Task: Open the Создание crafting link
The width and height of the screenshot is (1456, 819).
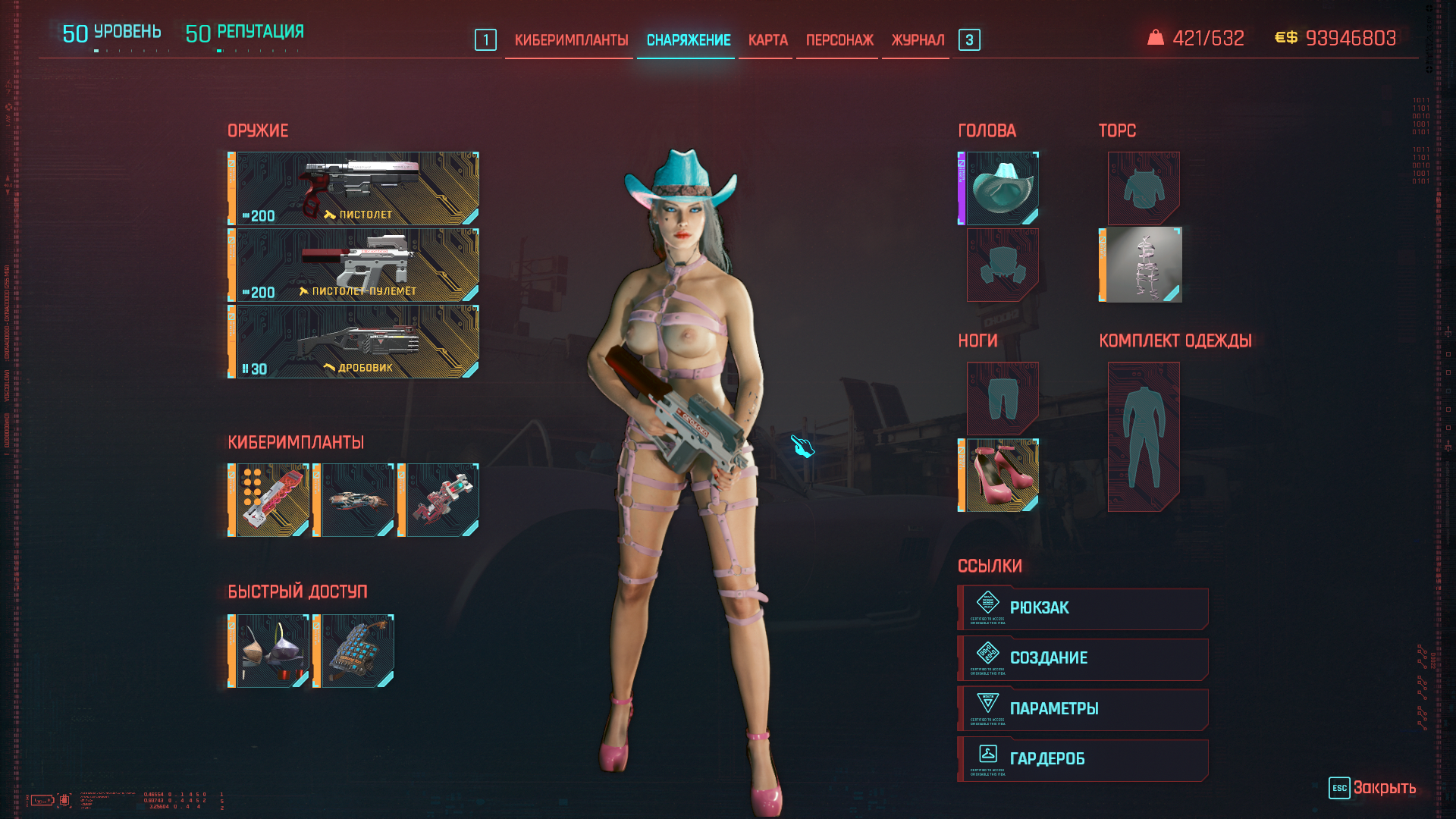Action: pos(1083,658)
